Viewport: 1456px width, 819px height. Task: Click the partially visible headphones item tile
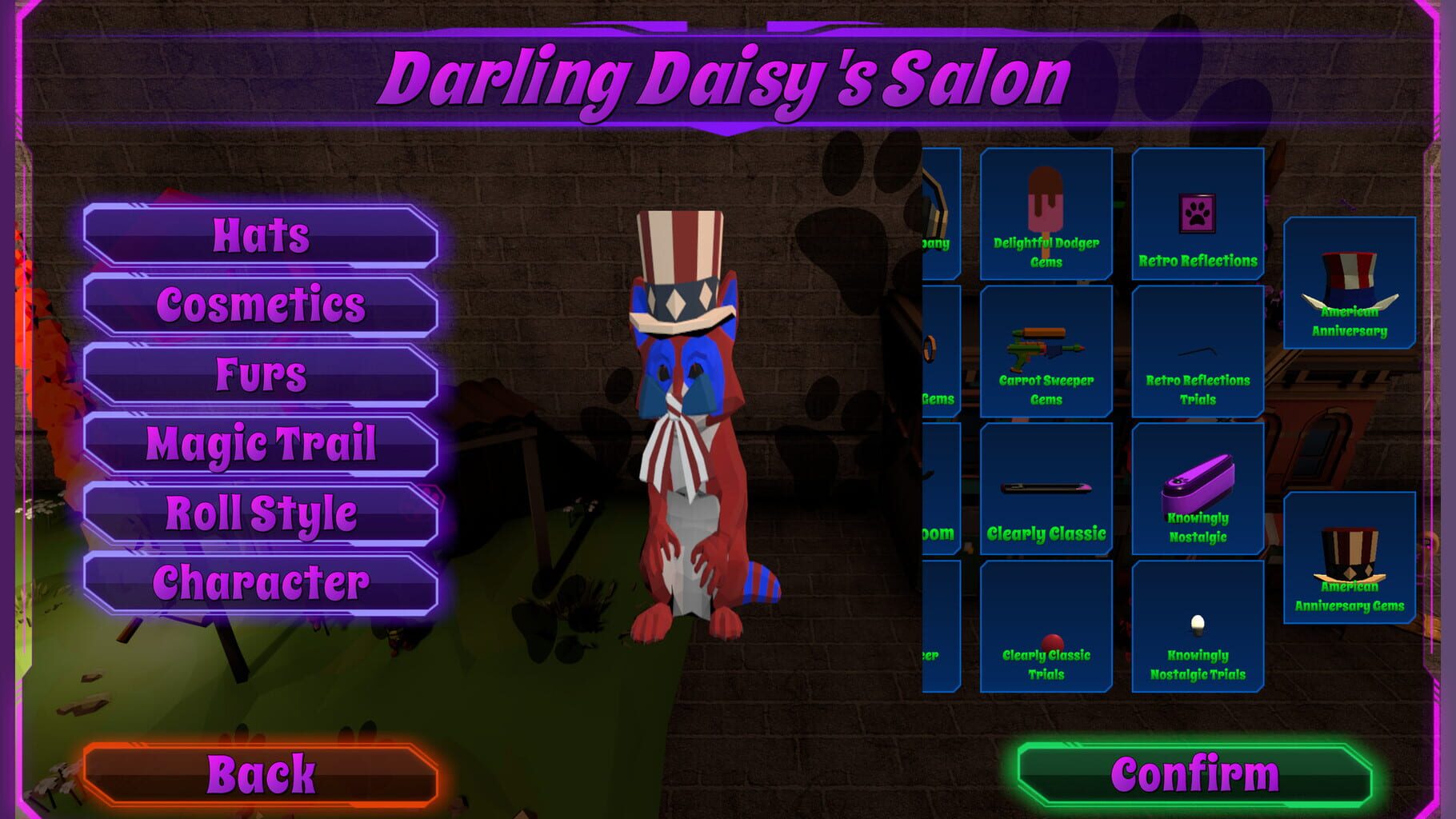pos(940,214)
